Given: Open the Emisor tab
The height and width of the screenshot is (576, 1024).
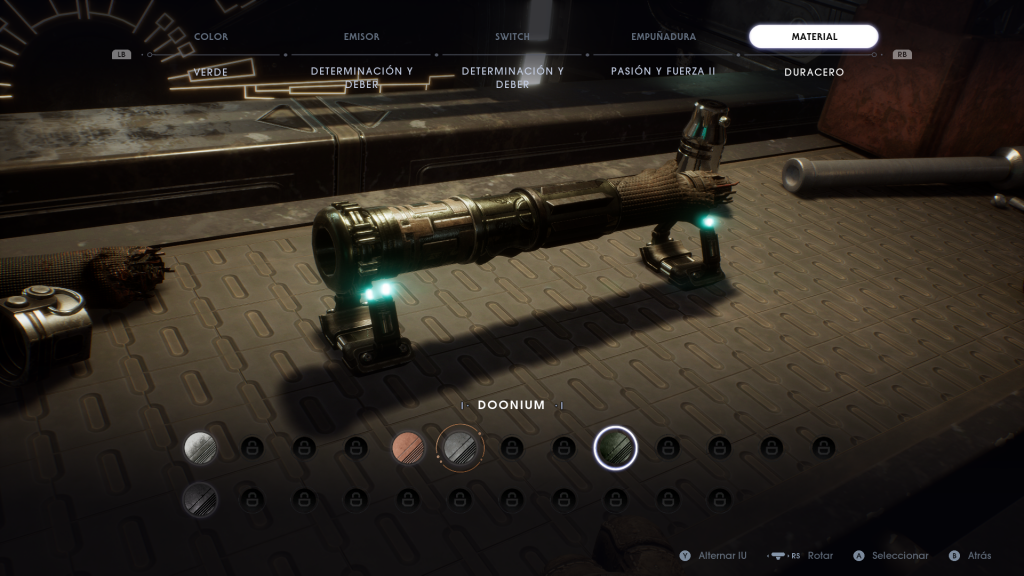Looking at the screenshot, I should [361, 37].
